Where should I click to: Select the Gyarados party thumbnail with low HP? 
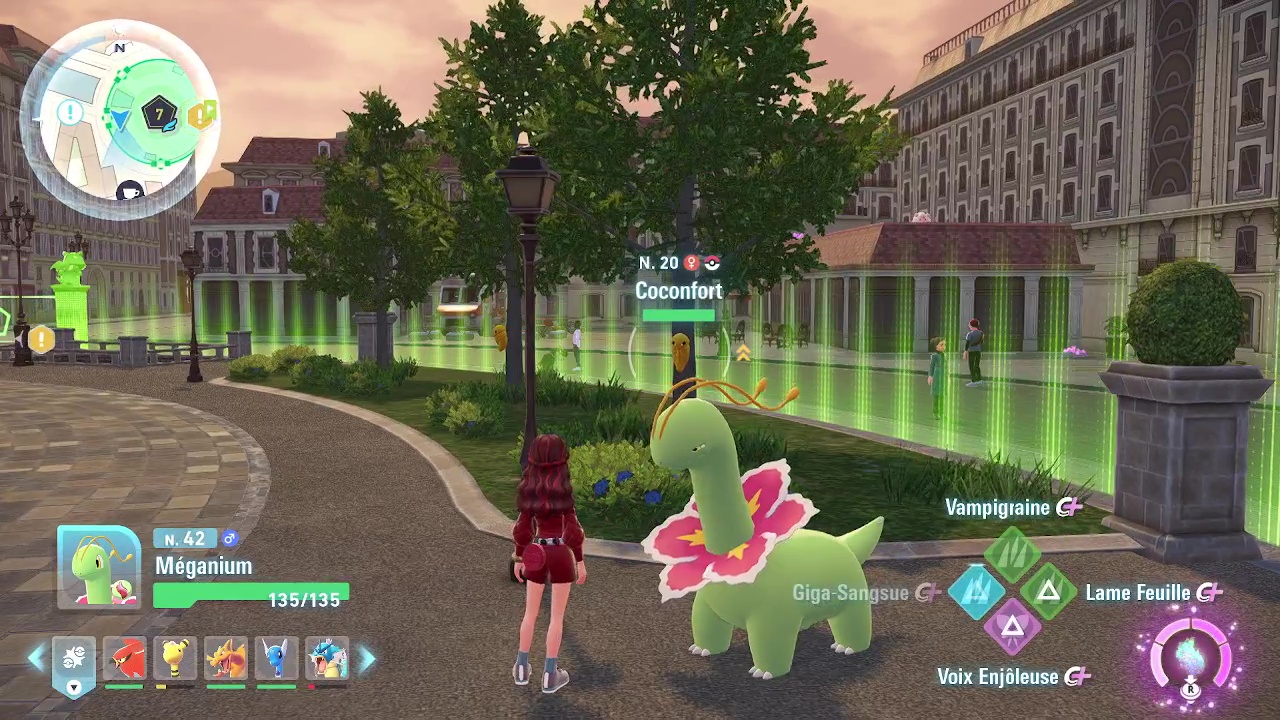pos(327,659)
